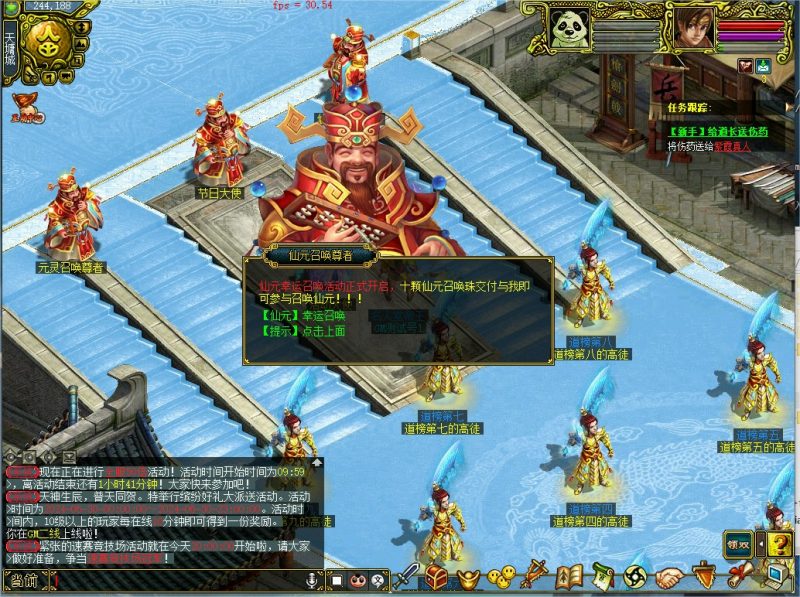This screenshot has width=800, height=597.
Task: Click the 领双 button
Action: point(739,544)
